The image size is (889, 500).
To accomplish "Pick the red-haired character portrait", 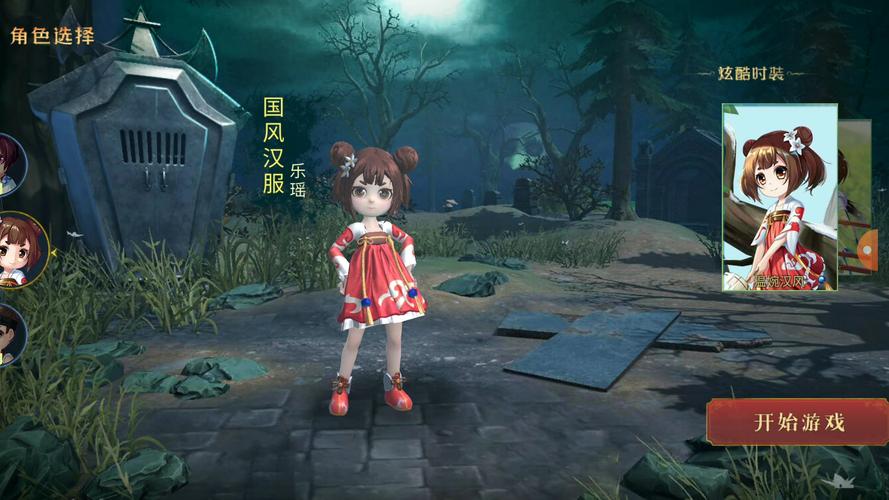I will pyautogui.click(x=10, y=162).
